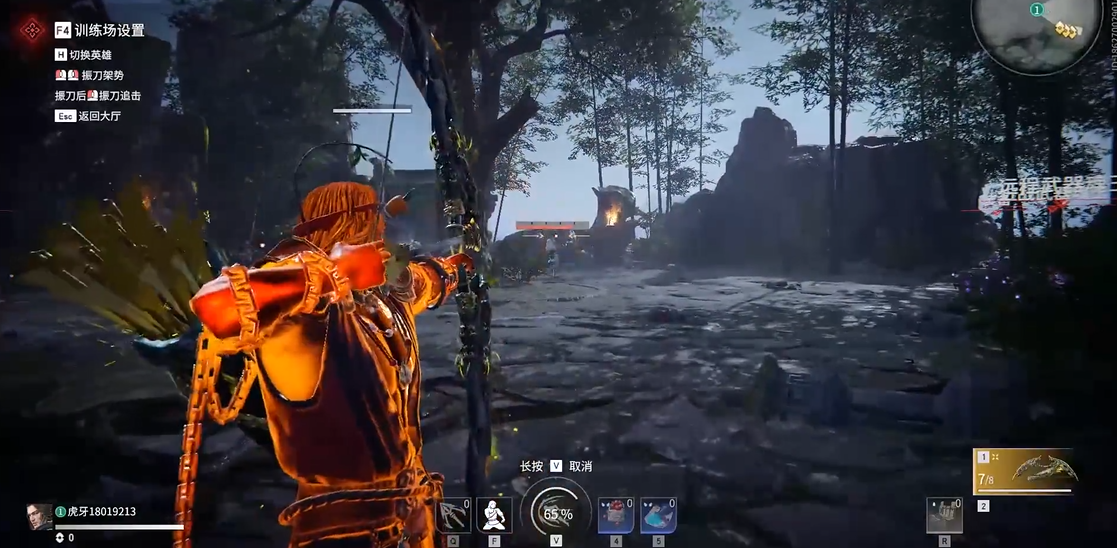Viewport: 1117px width, 548px height.
Task: Click the circular ultimate gauge at 65%
Action: click(556, 512)
